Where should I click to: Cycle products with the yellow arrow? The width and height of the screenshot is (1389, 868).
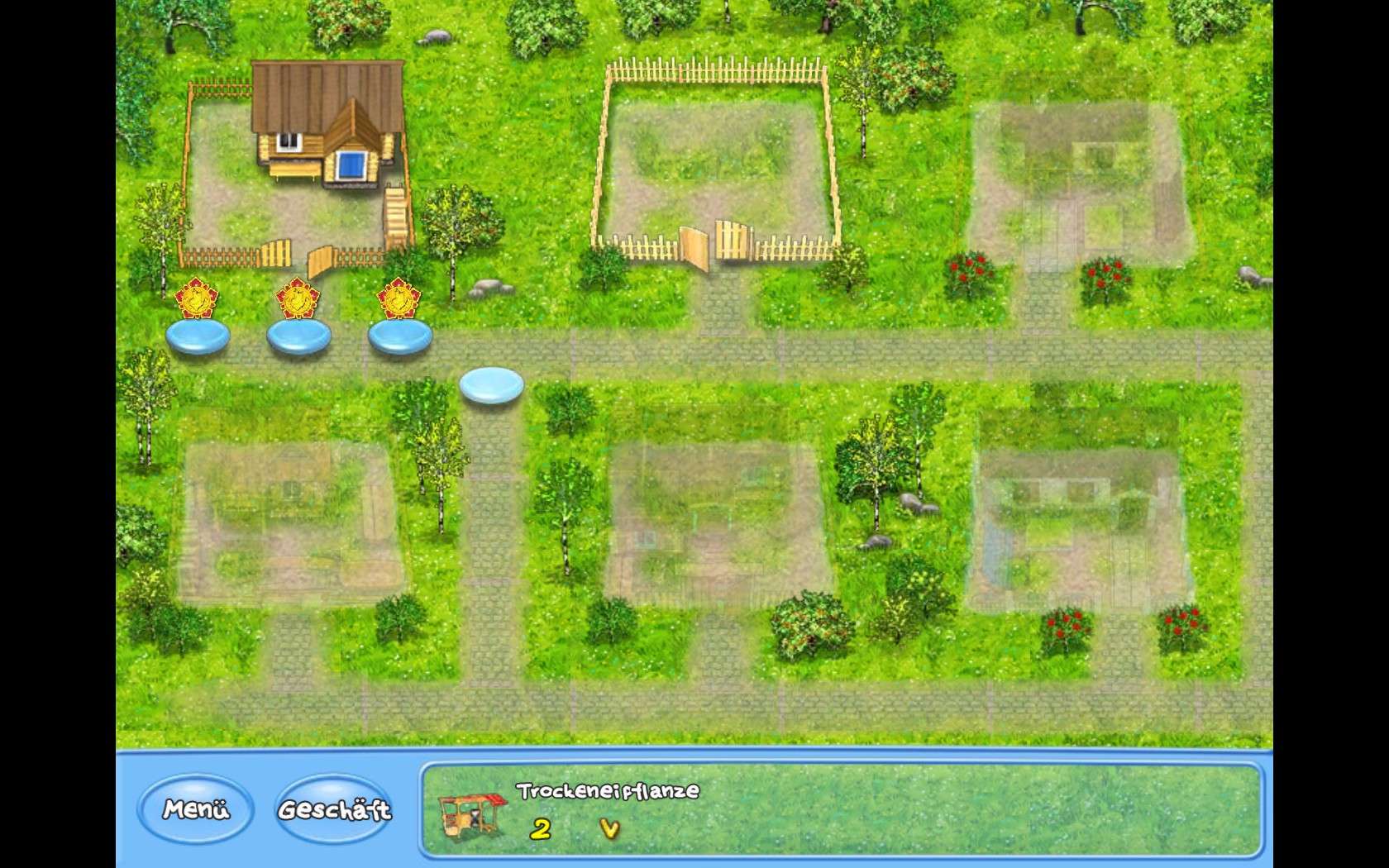pyautogui.click(x=612, y=827)
